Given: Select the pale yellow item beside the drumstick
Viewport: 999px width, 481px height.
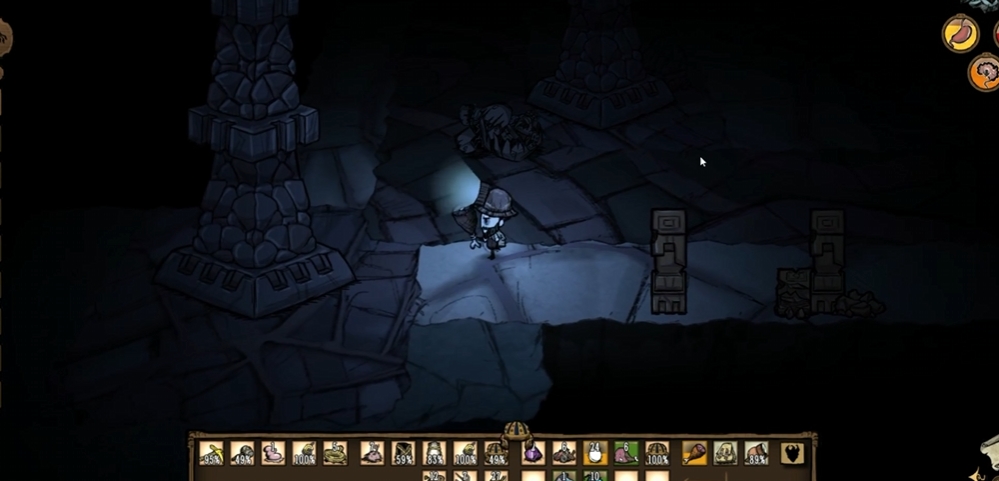Looking at the screenshot, I should [725, 453].
